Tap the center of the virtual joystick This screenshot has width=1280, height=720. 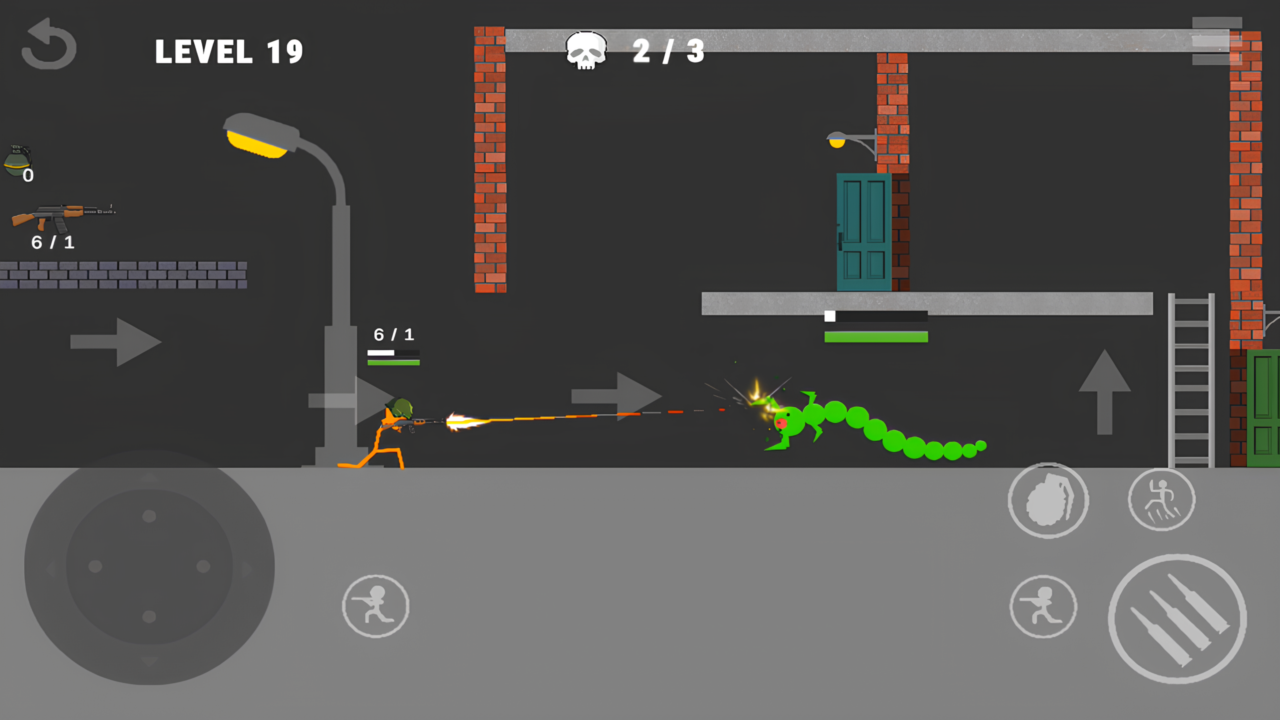(148, 566)
